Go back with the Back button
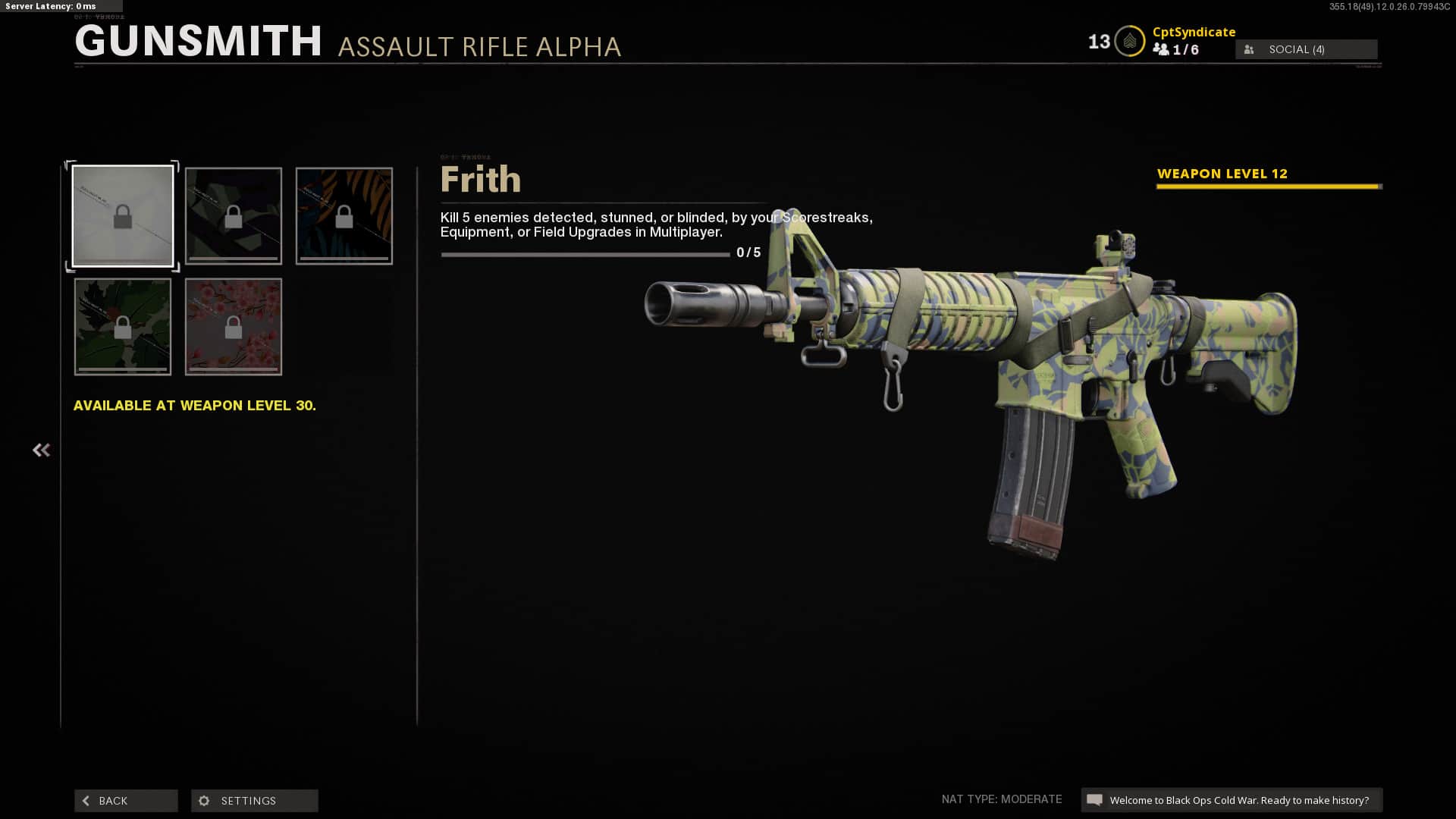The width and height of the screenshot is (1456, 819). 126,801
